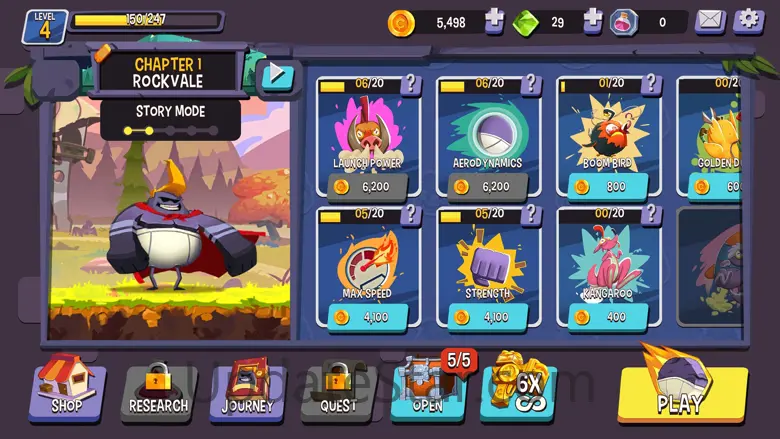Open the locked Research menu

(158, 389)
